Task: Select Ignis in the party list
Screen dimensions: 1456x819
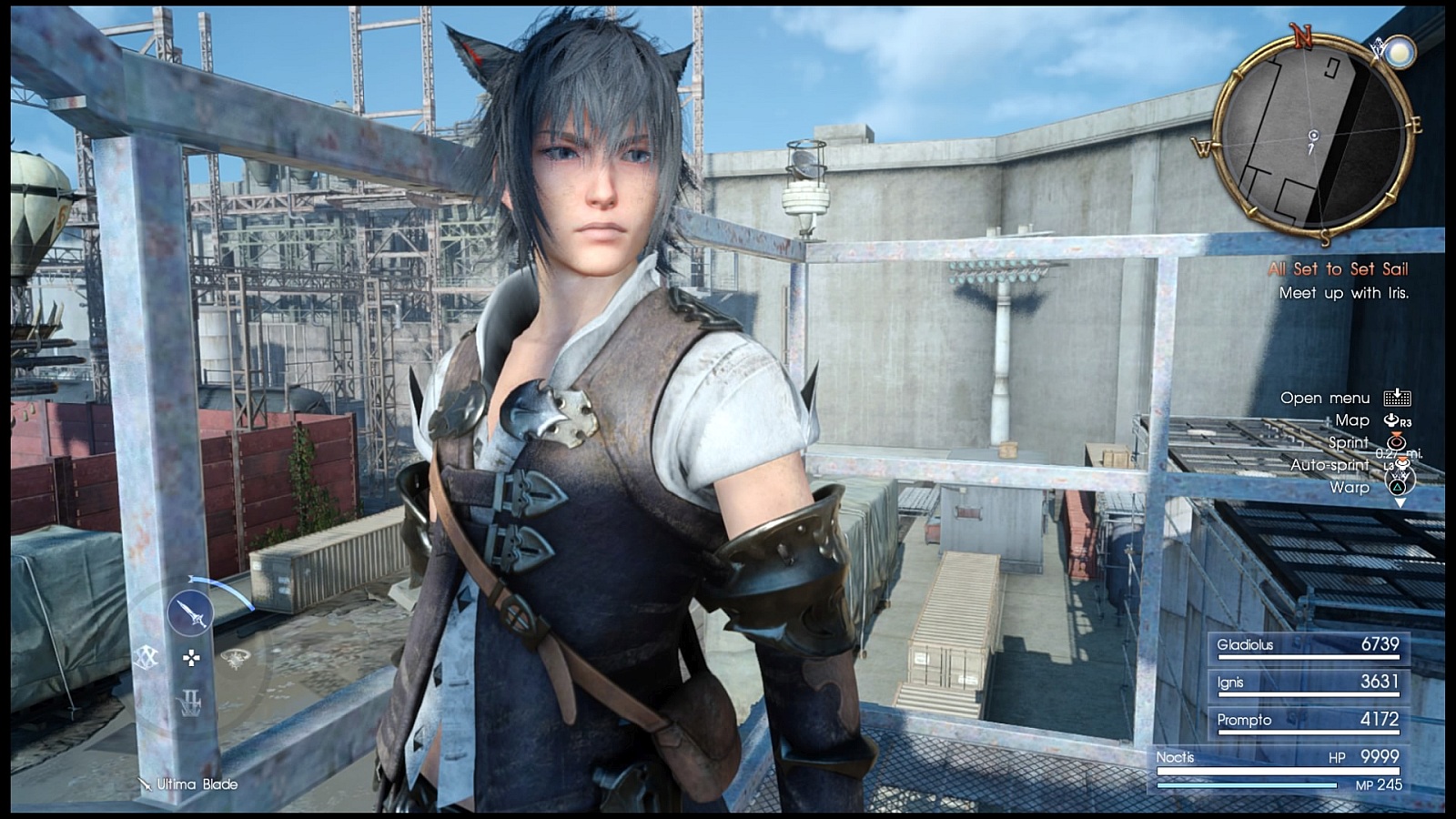Action: tap(1308, 682)
